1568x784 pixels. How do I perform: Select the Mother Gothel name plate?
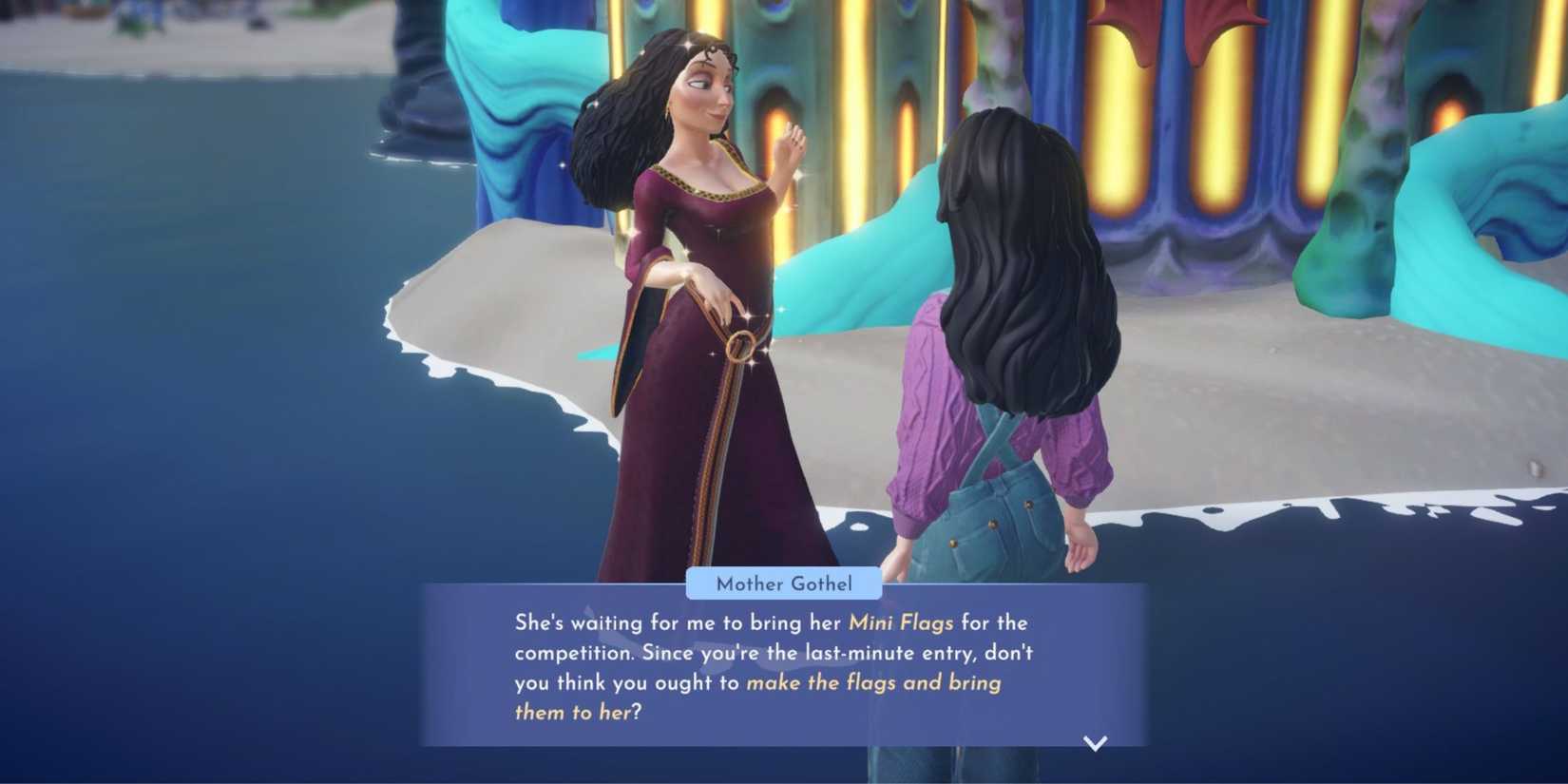tap(783, 583)
